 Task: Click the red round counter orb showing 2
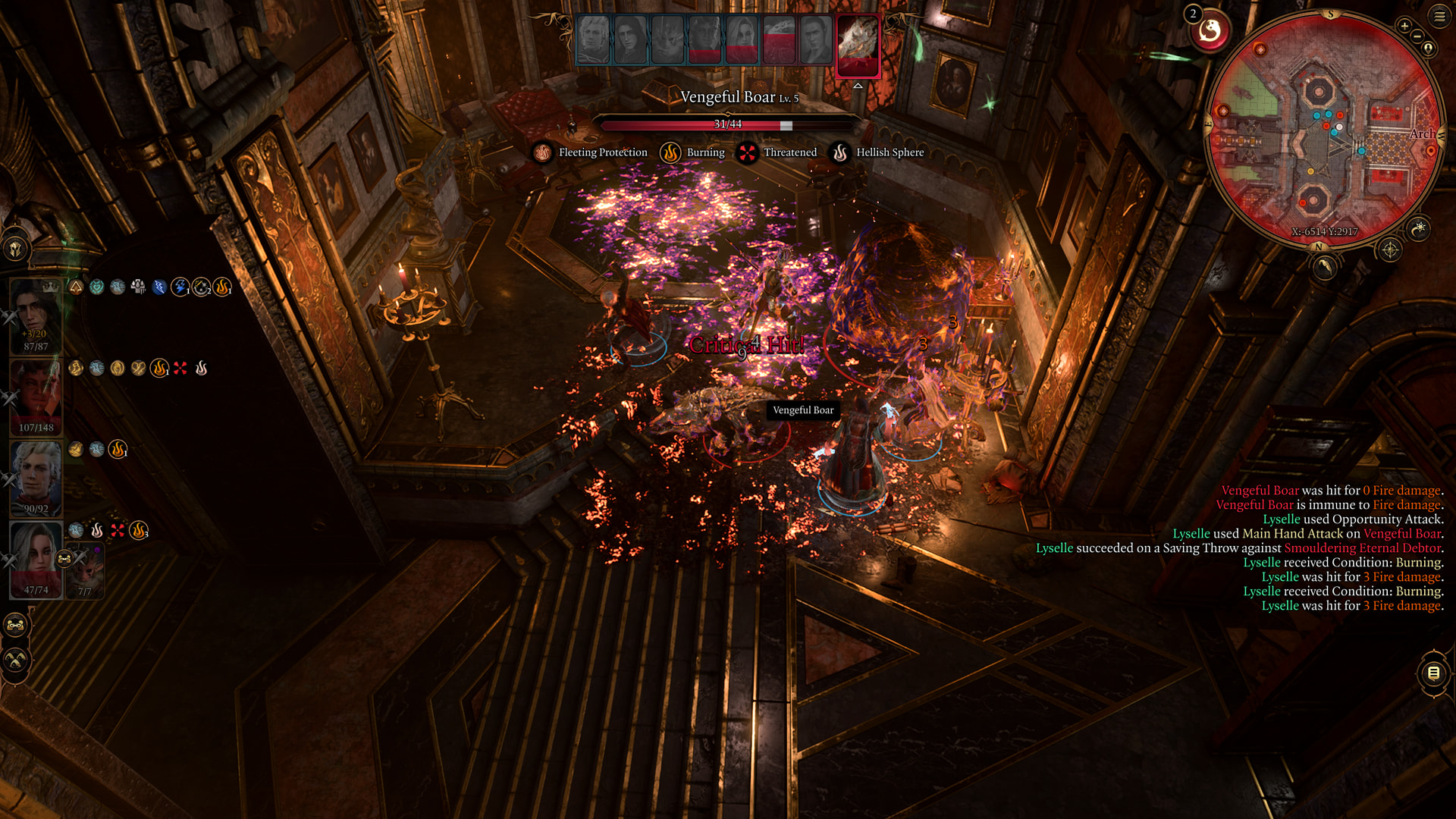pos(1209,32)
